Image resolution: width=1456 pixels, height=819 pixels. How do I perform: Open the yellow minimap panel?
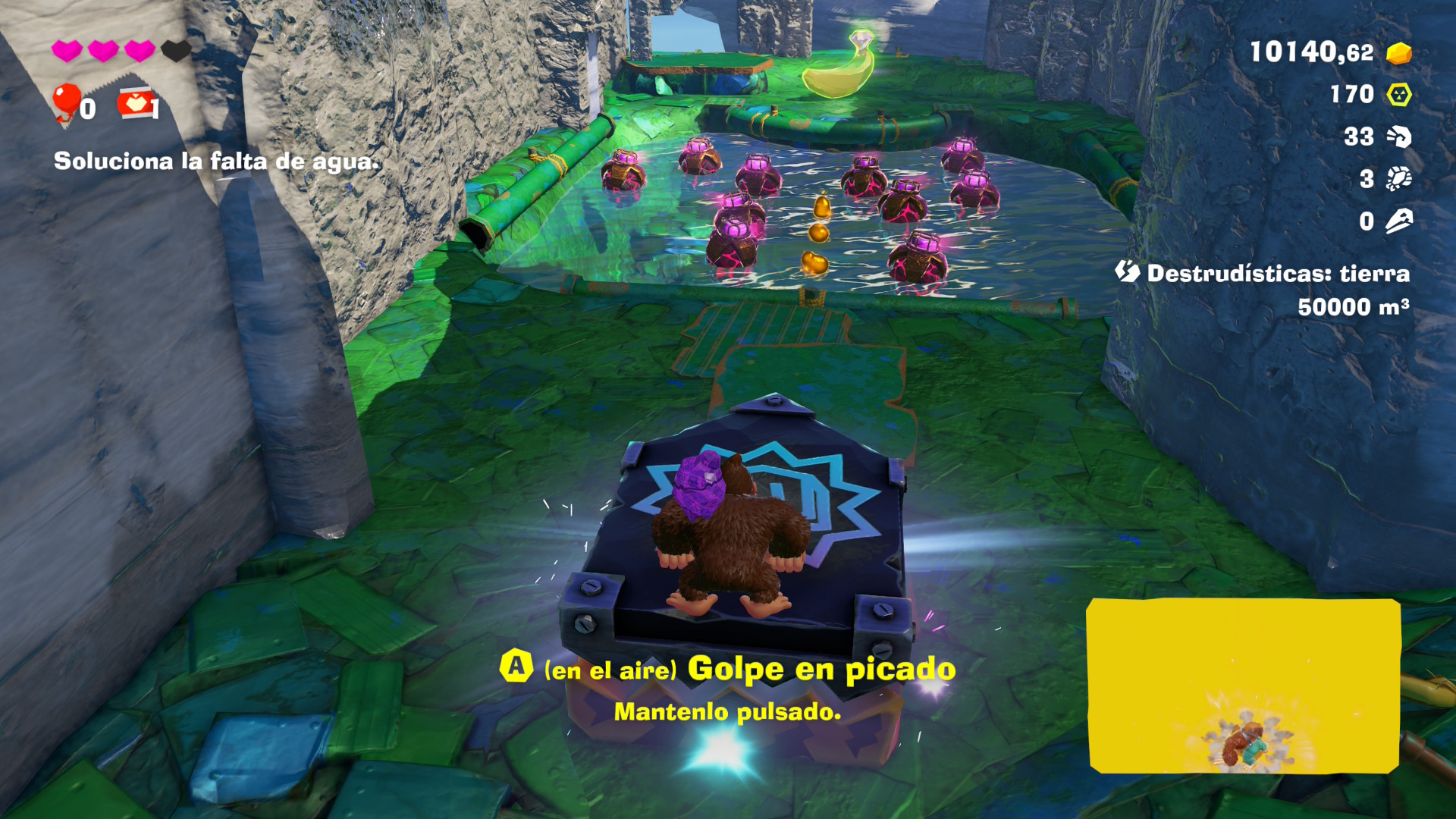pos(1243,686)
